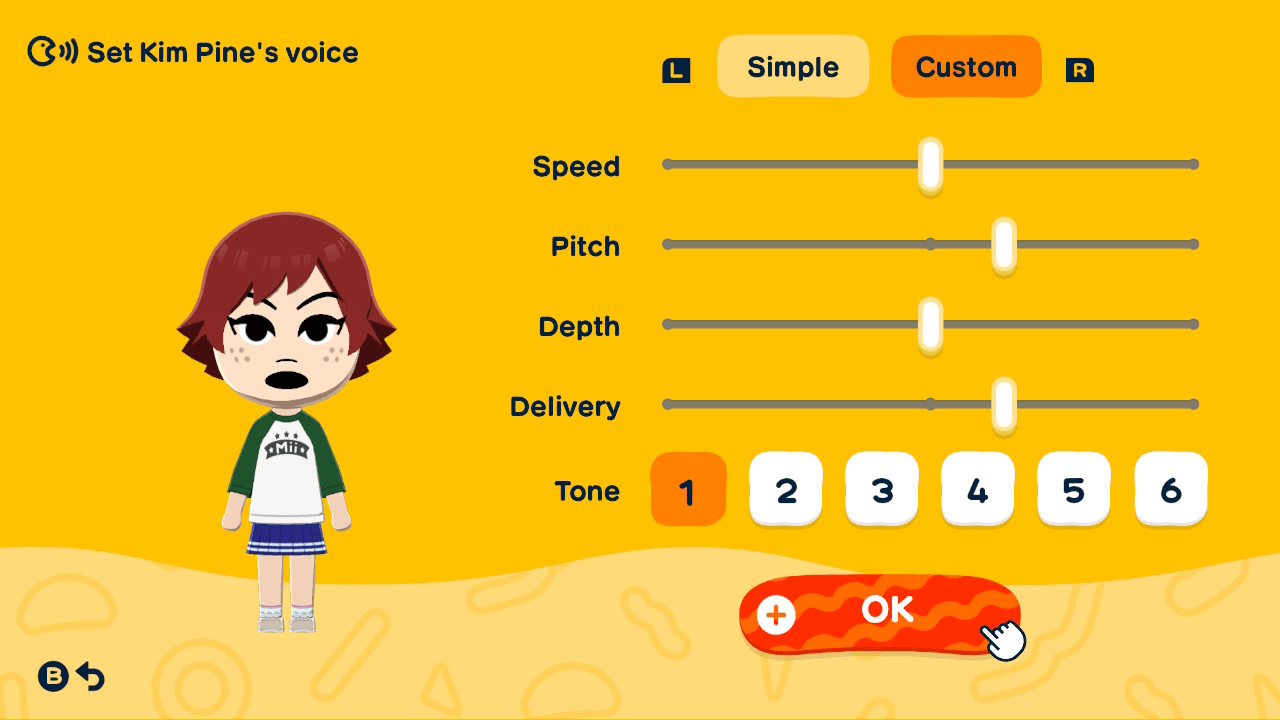
Task: Select Tone option 1
Action: tap(688, 489)
